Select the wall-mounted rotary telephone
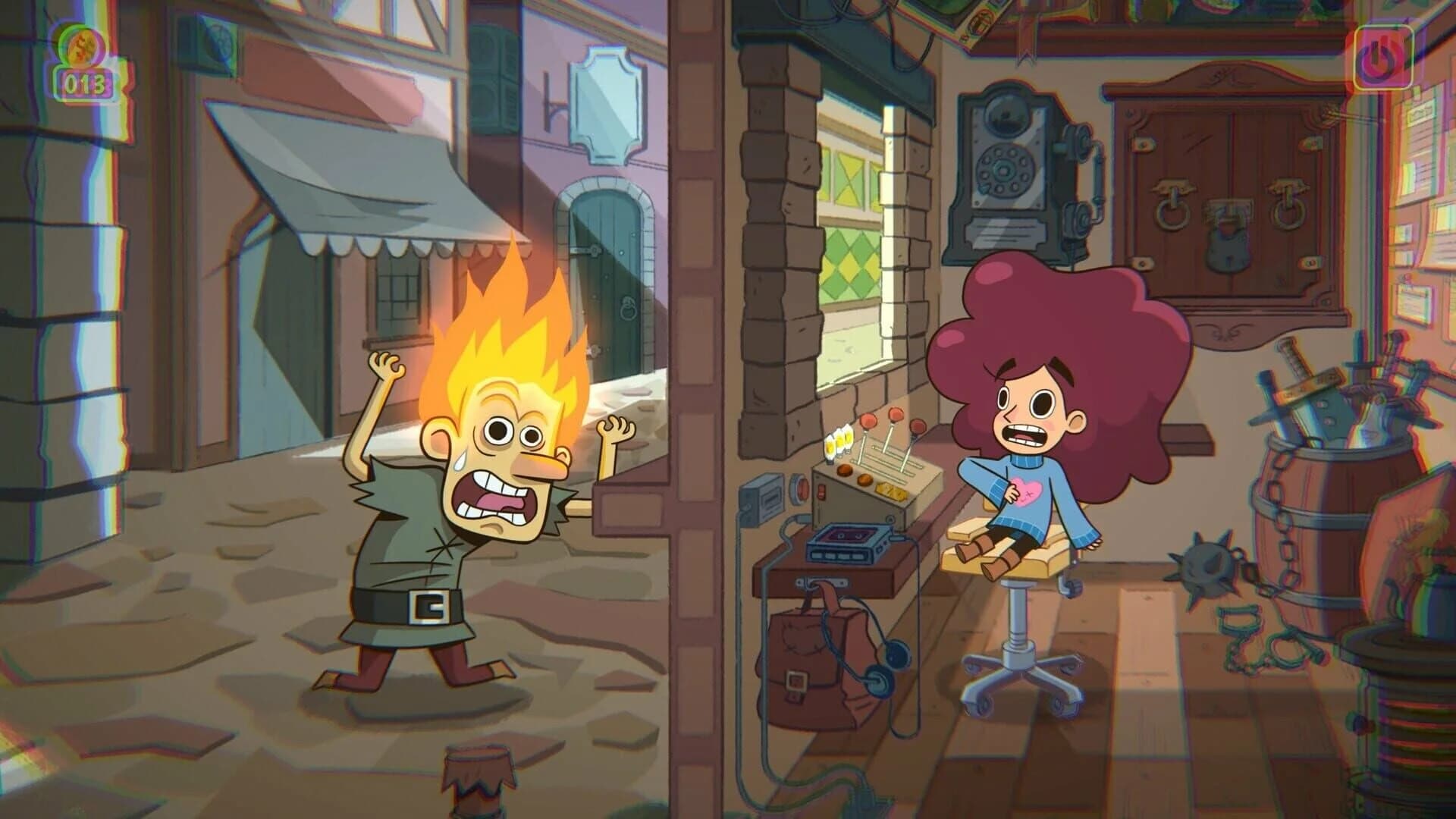Viewport: 1456px width, 819px height. [x=1009, y=167]
